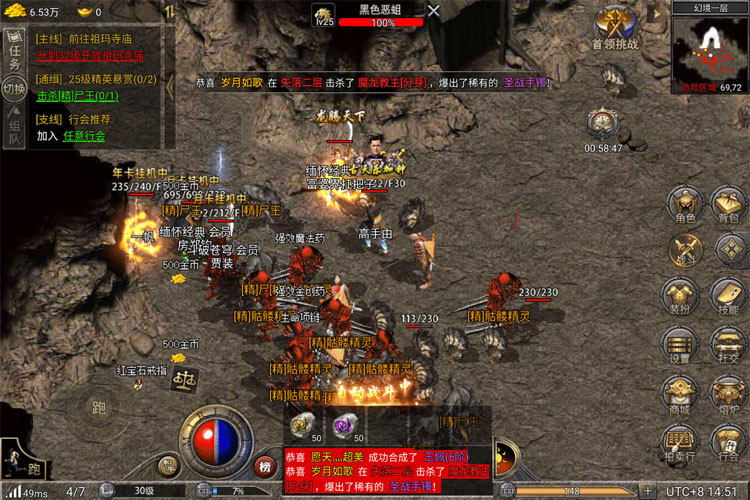Follow the 击杀[精]尸王 quest link
This screenshot has width=750, height=500.
77,96
